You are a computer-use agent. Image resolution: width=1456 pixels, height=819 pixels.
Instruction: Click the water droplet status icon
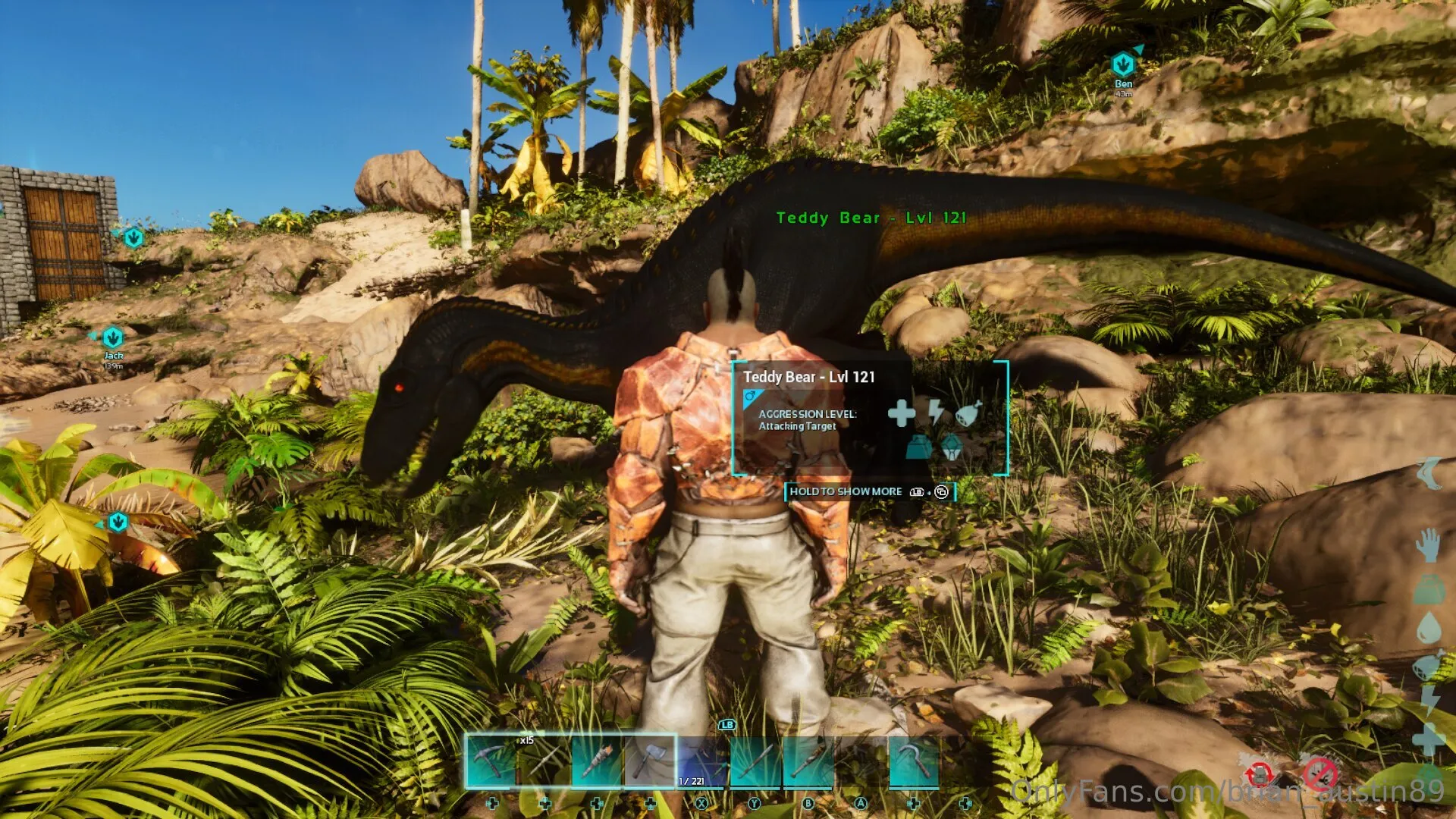tap(1429, 628)
